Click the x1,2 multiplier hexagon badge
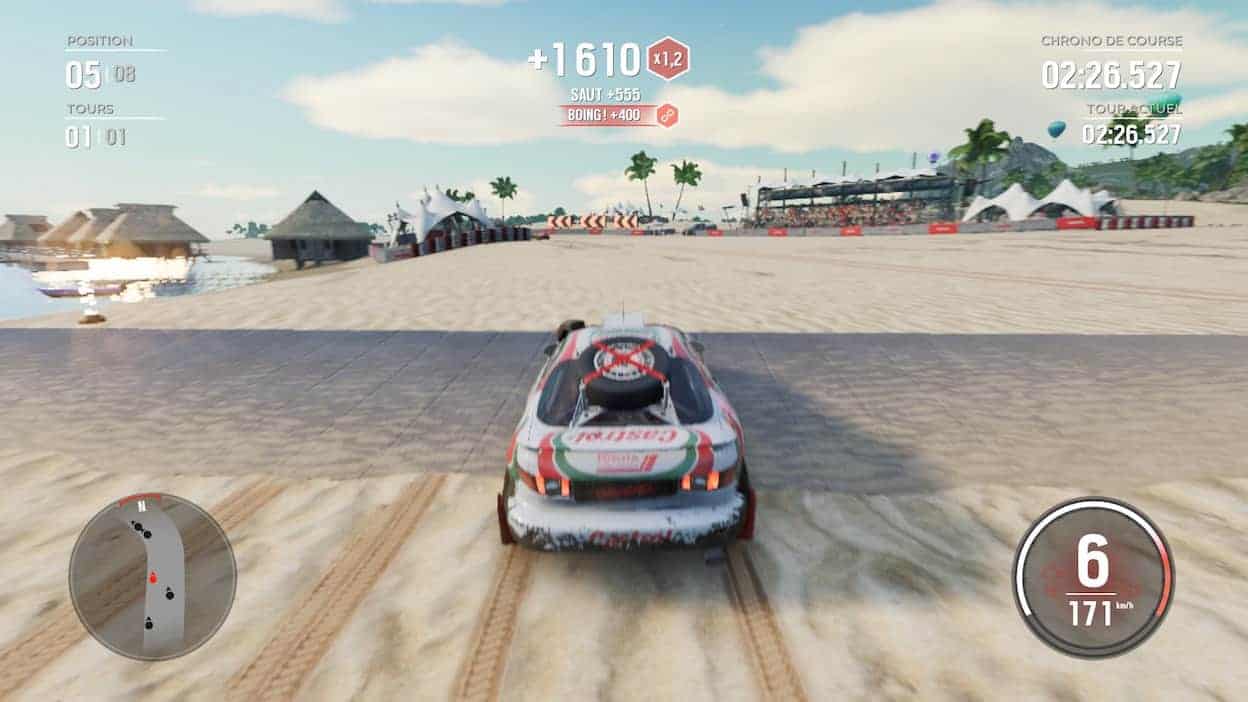This screenshot has width=1248, height=702. click(667, 59)
